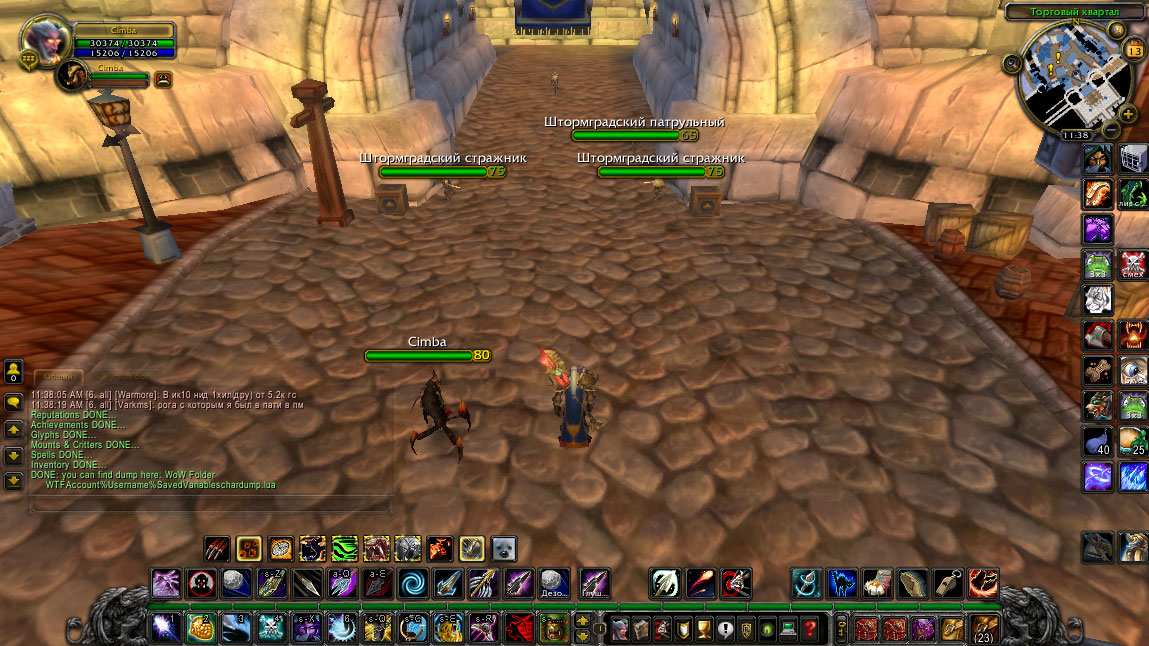Activate the blue swirl vortex ability

pyautogui.click(x=413, y=582)
